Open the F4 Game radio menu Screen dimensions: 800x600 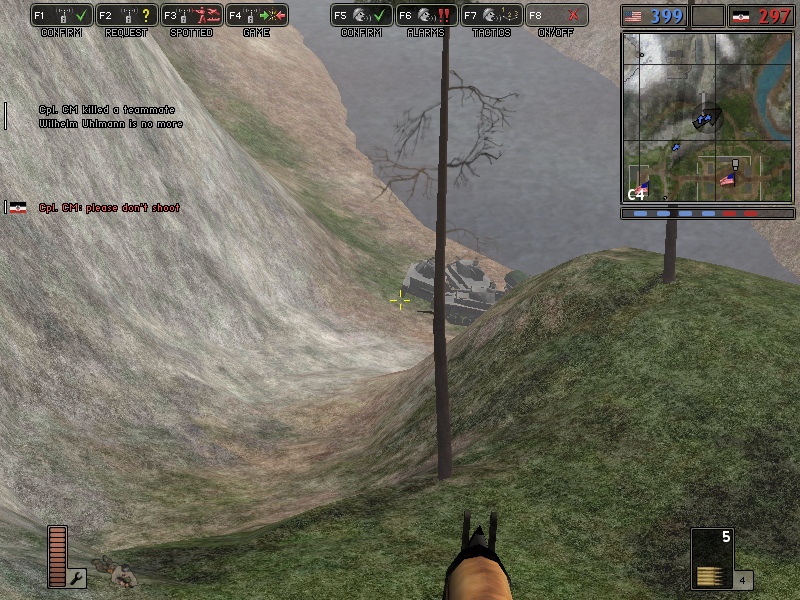(256, 16)
